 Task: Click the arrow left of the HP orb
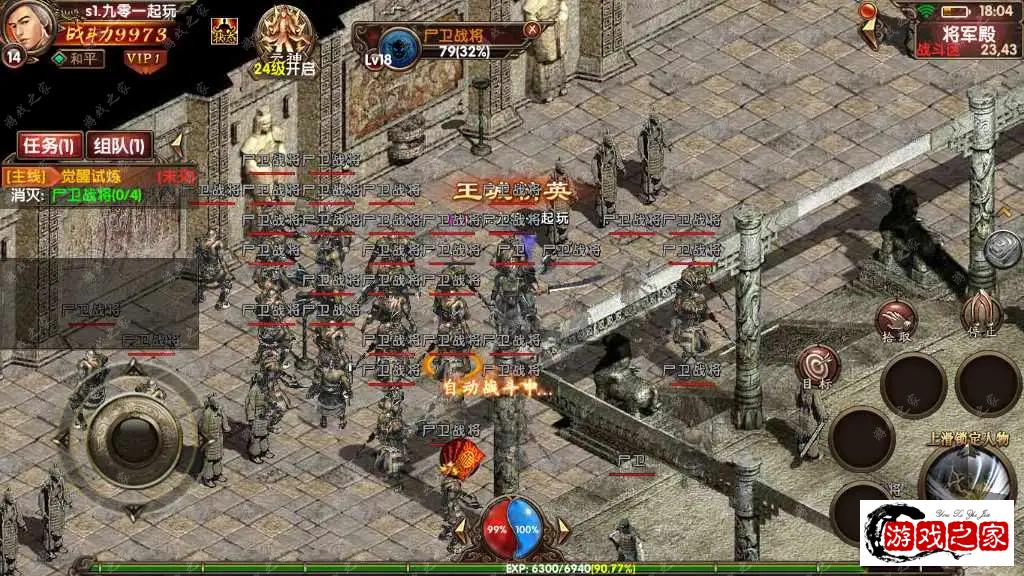pos(462,527)
